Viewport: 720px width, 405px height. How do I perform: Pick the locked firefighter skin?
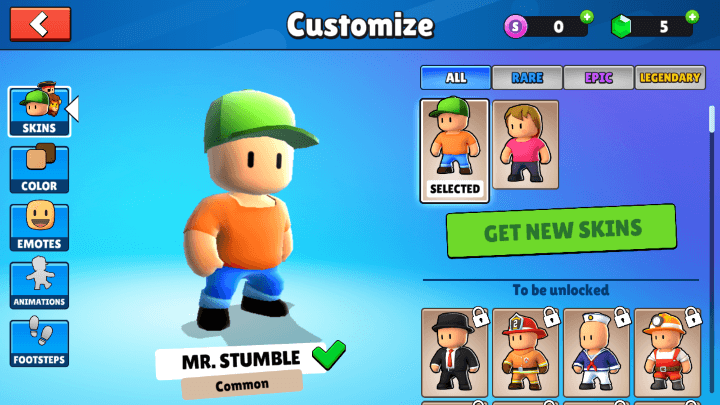[x=526, y=352]
